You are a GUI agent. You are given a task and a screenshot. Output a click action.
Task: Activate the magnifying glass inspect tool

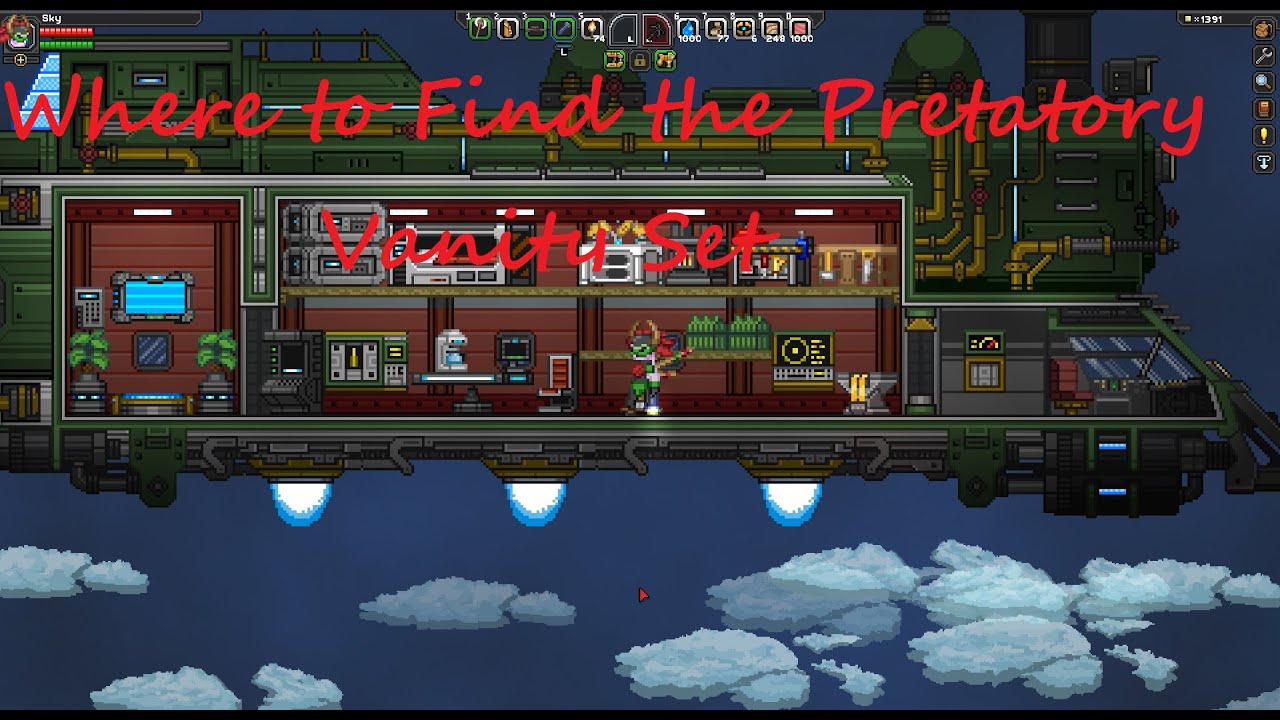pyautogui.click(x=1263, y=83)
